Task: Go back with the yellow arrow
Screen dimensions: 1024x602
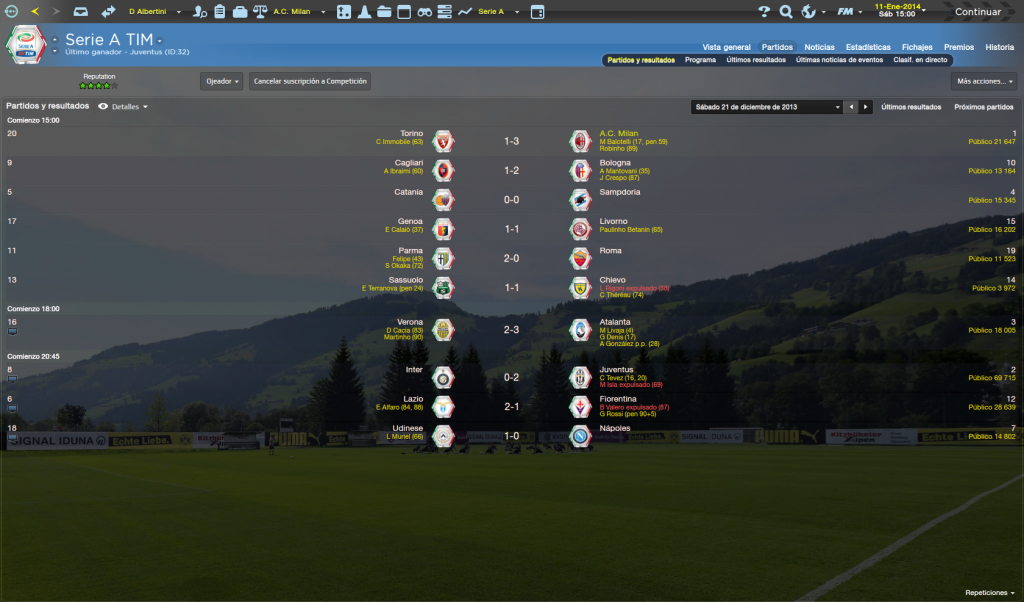Action: pyautogui.click(x=35, y=12)
